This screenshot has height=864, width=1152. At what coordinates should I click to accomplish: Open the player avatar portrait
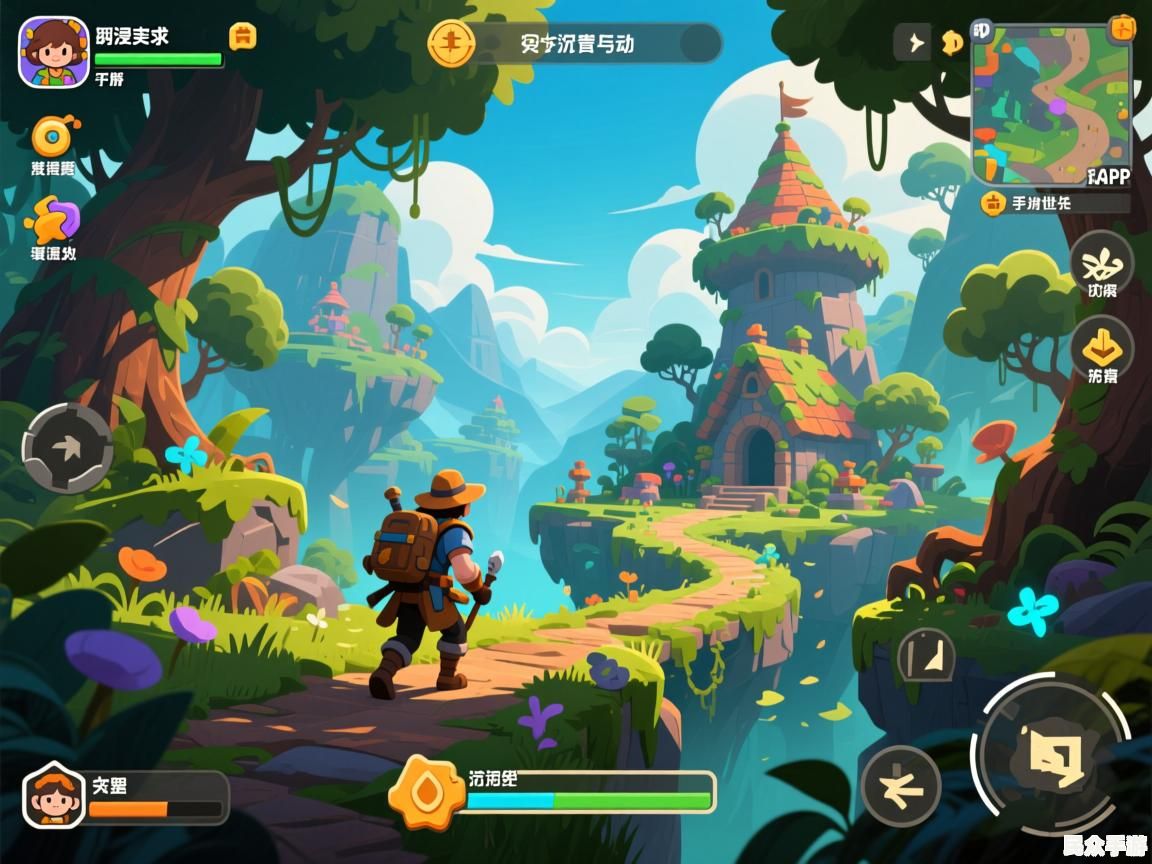(x=54, y=52)
